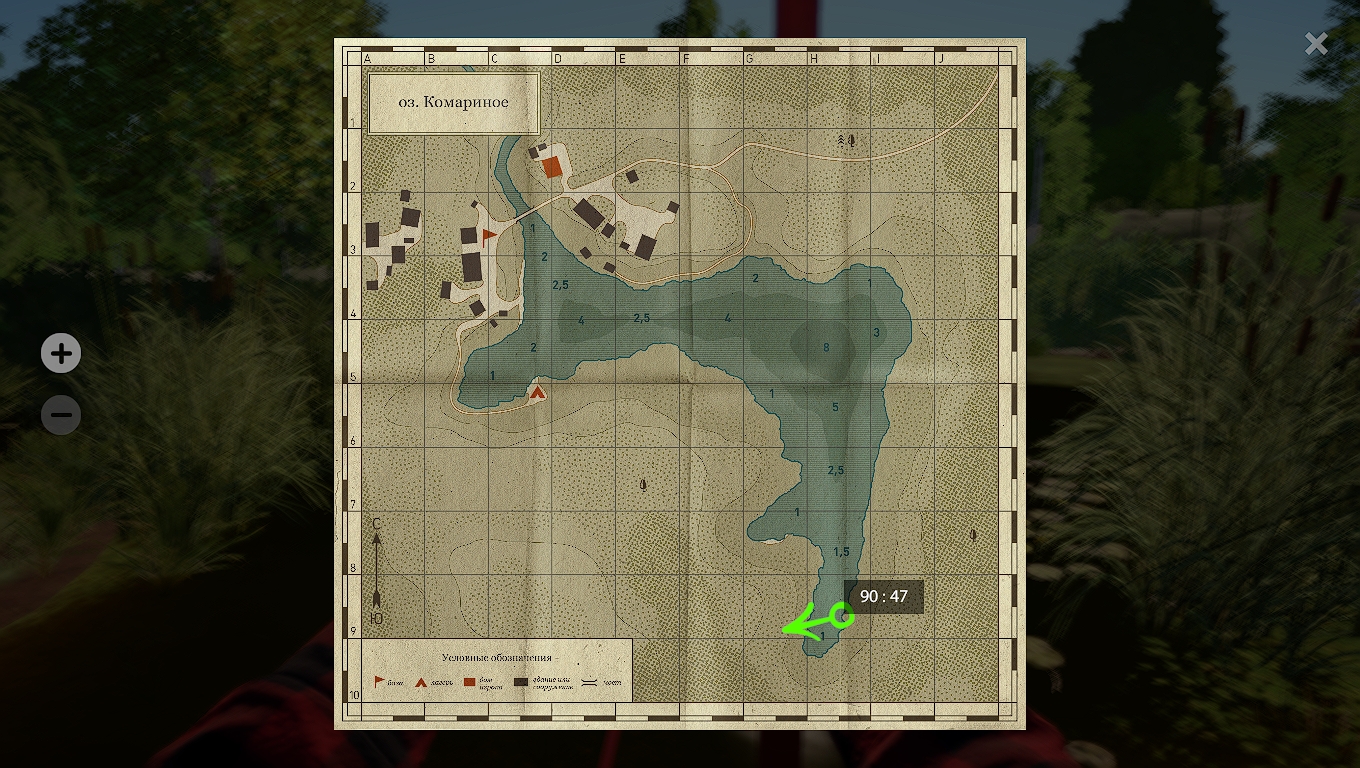Zoom in with the plus button

pos(61,353)
